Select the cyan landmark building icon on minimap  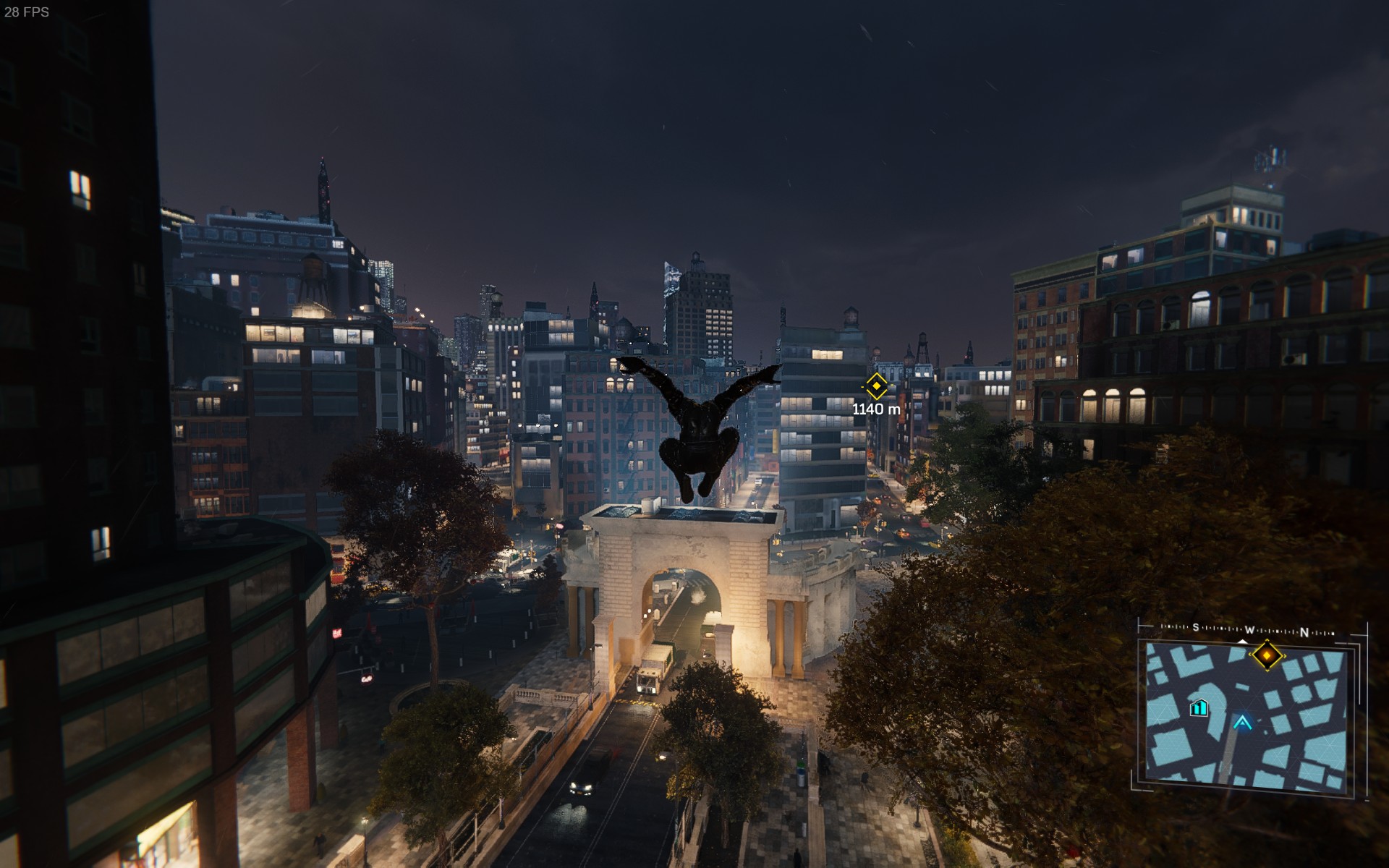(x=1199, y=707)
